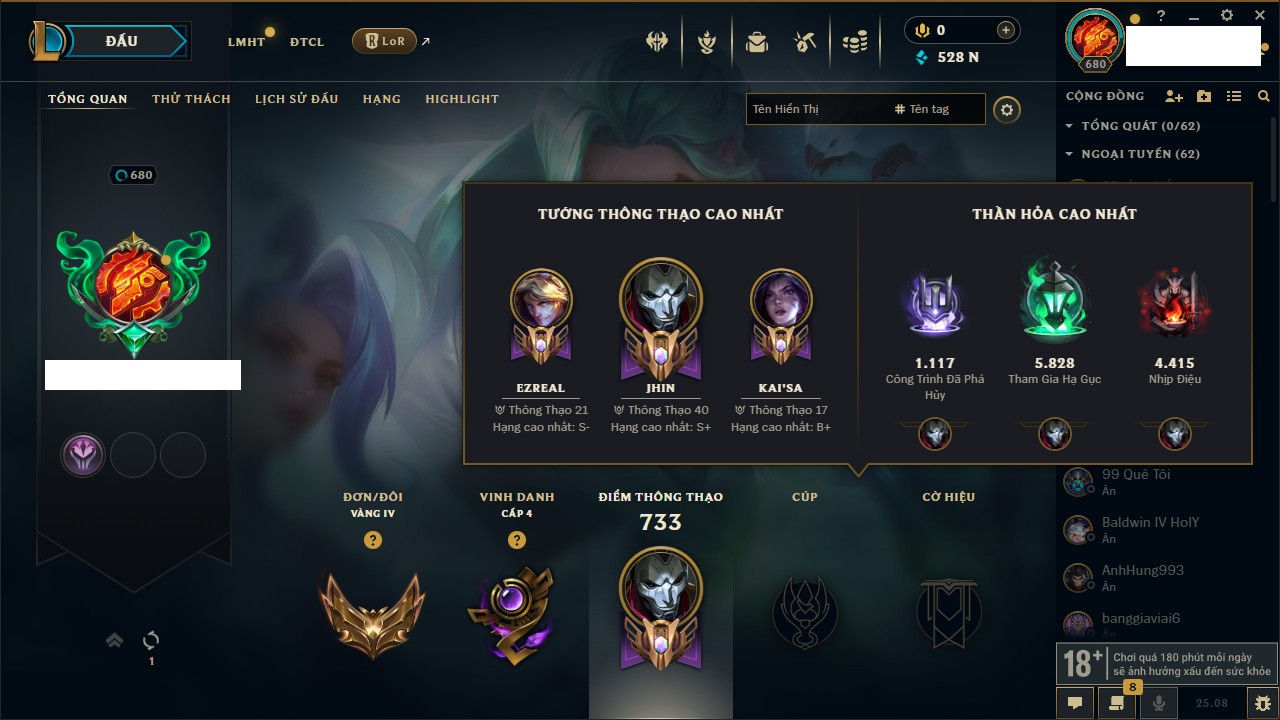Open the ĐƠN/ĐÔI ranked emblem panel
Image resolution: width=1280 pixels, height=720 pixels.
coord(372,612)
